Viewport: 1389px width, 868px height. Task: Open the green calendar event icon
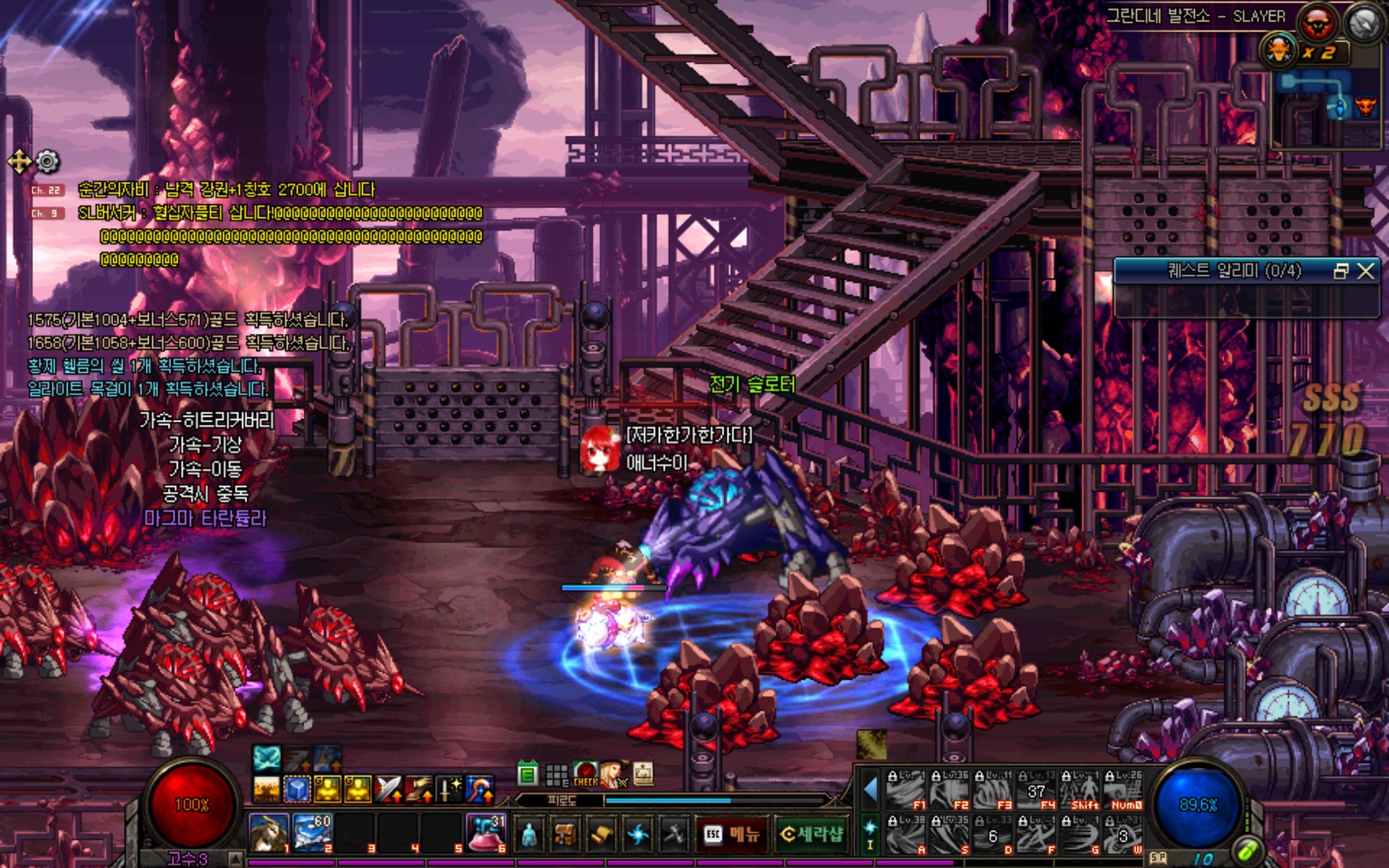point(527,775)
